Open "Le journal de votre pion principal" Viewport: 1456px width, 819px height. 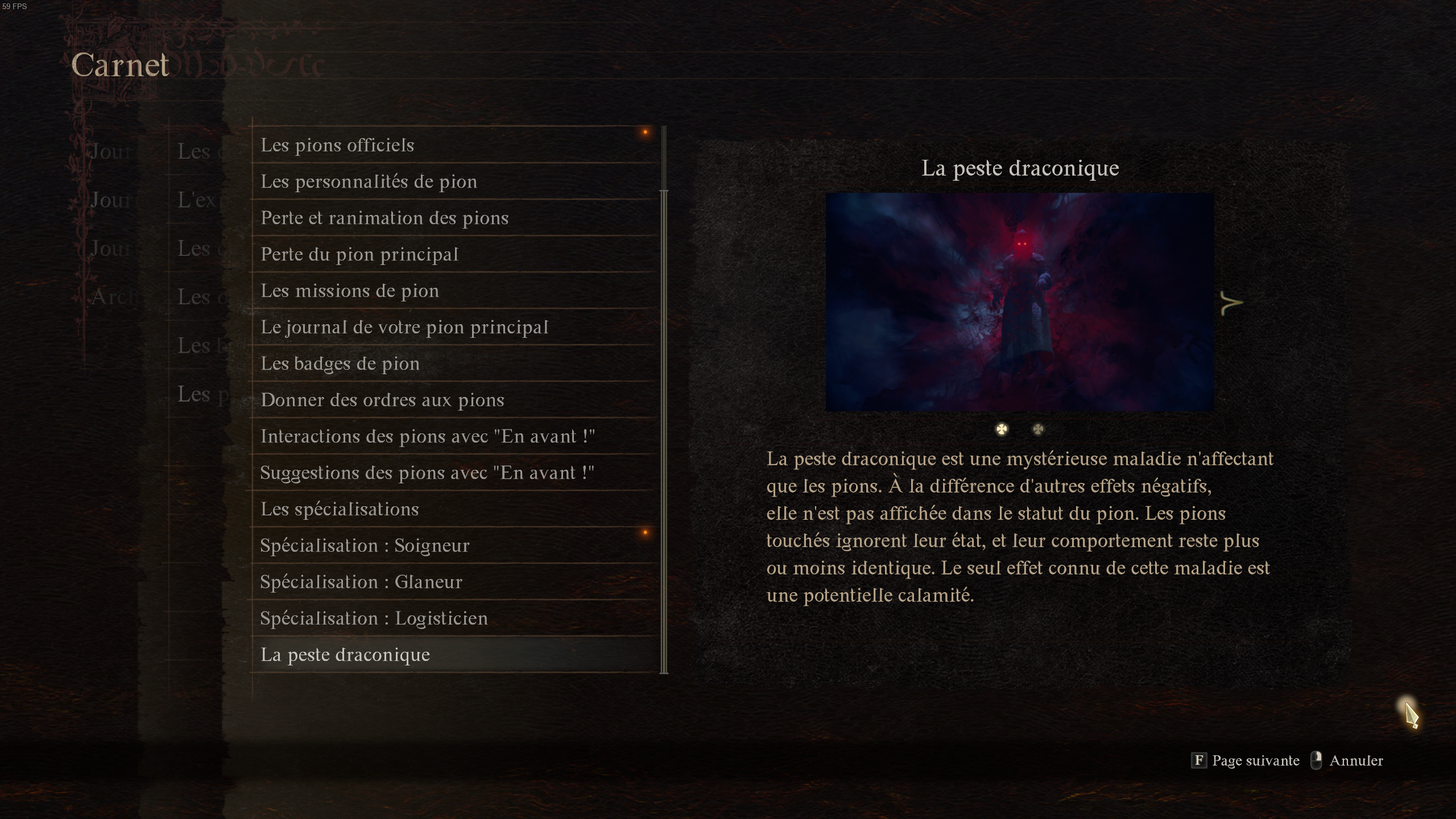click(404, 327)
